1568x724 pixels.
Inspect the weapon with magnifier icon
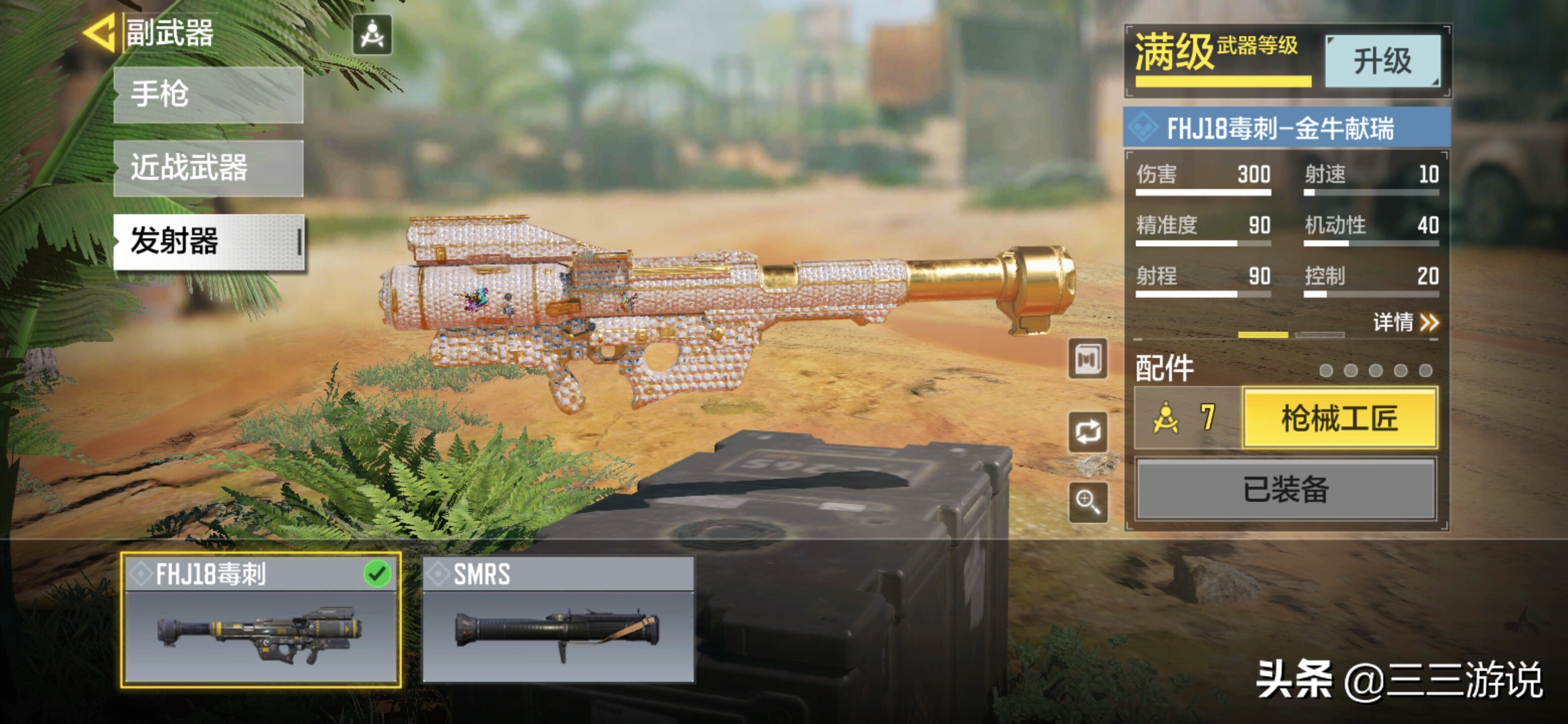pyautogui.click(x=1088, y=502)
